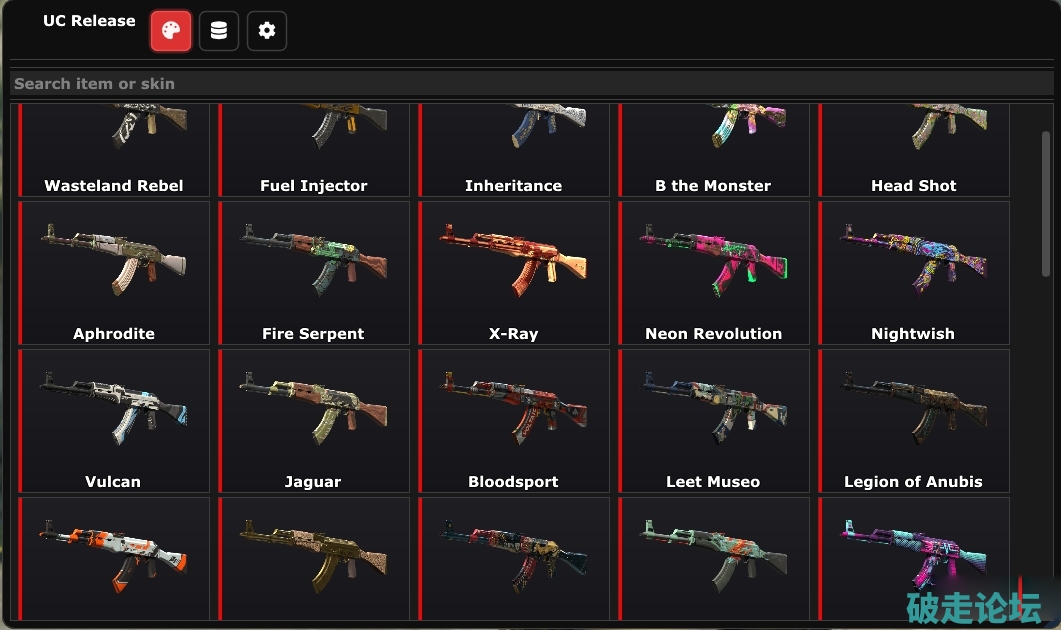Select the Bloodsport skin
This screenshot has height=630, width=1061.
point(514,421)
